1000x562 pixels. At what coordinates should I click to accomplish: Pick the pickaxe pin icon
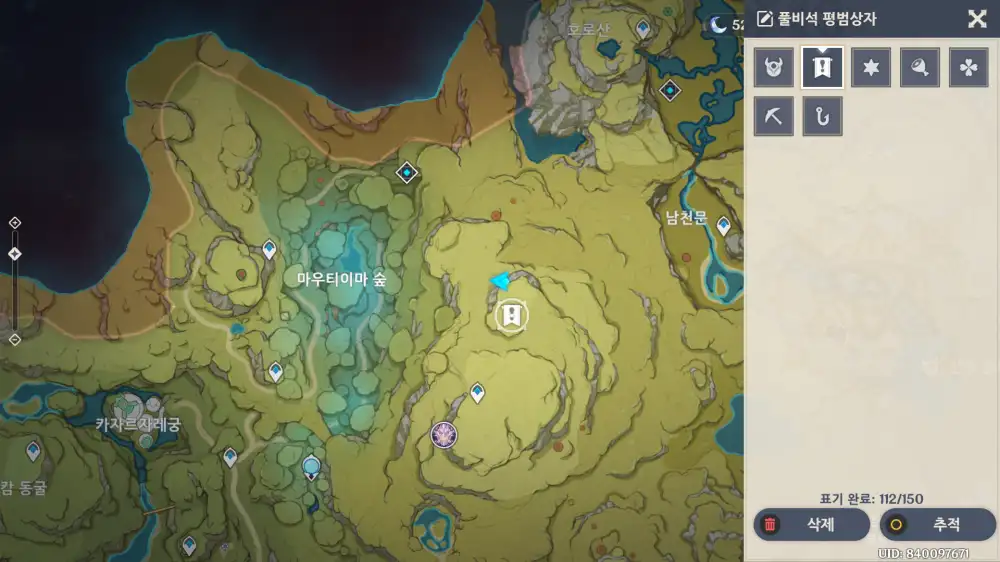coord(774,116)
